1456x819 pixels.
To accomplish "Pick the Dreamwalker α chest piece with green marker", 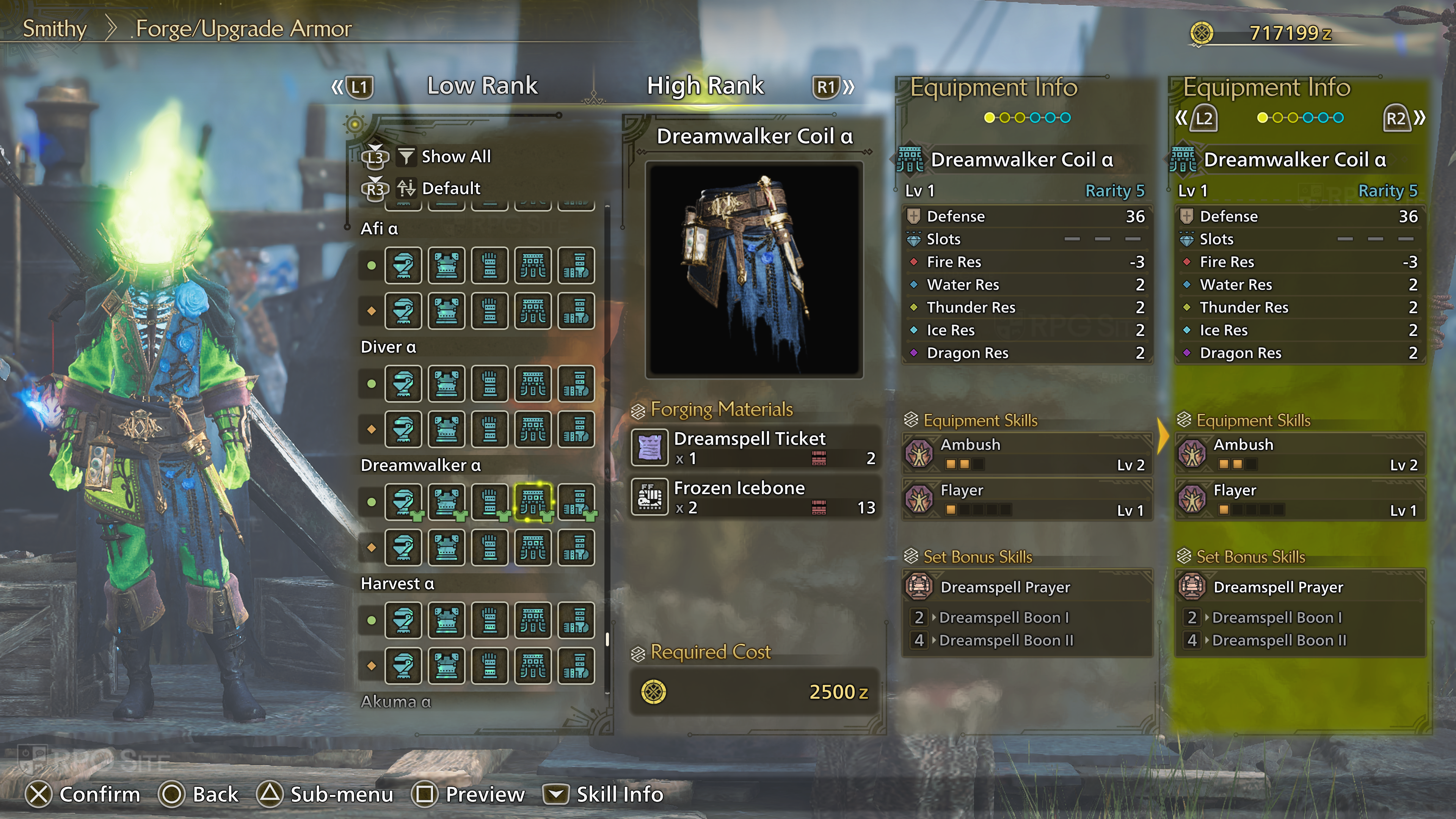I will coord(447,501).
